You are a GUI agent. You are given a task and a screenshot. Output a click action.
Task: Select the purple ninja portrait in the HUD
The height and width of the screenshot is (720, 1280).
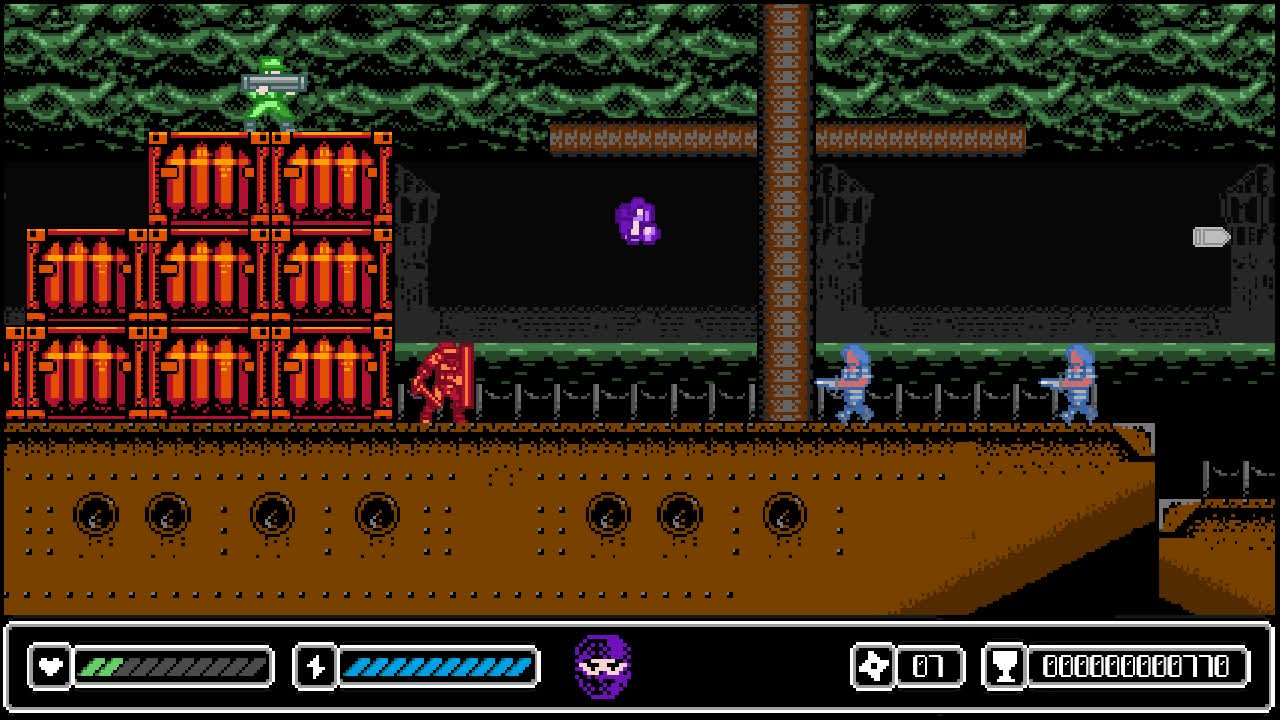pos(600,665)
